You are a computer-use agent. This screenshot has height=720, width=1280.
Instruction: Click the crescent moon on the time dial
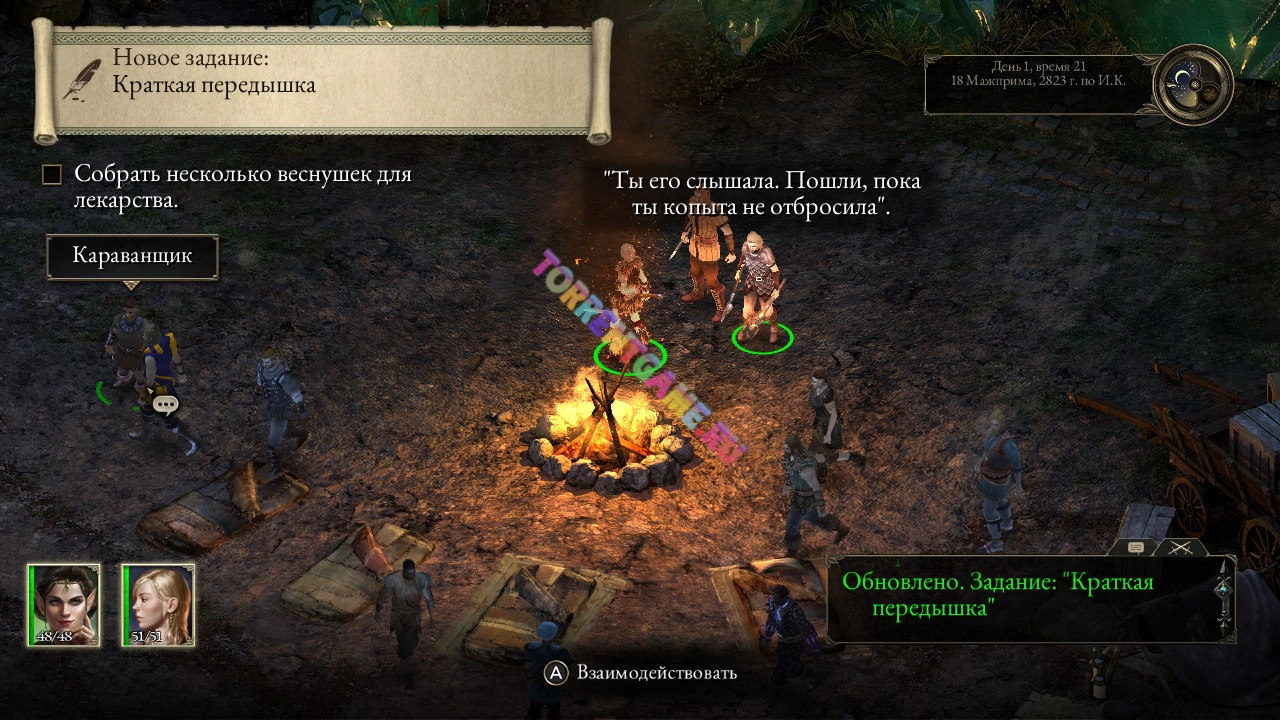[x=1183, y=77]
